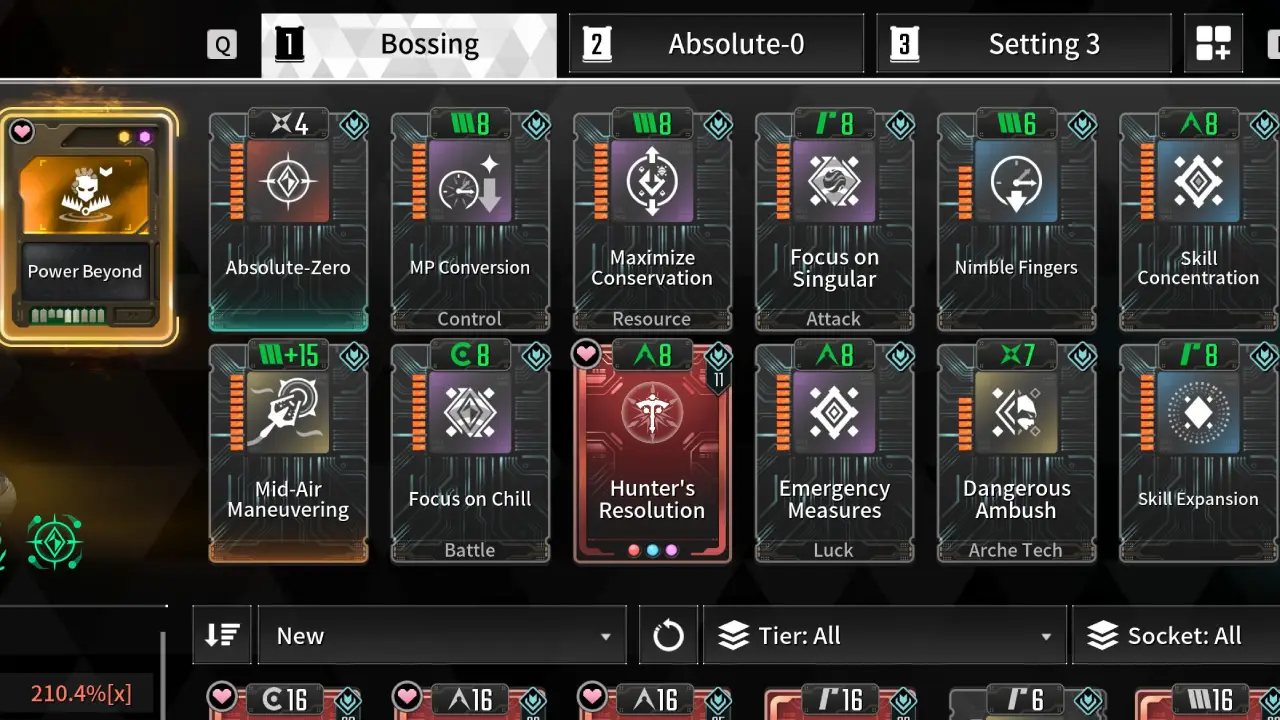Expand the Tier: All filter

tap(884, 635)
